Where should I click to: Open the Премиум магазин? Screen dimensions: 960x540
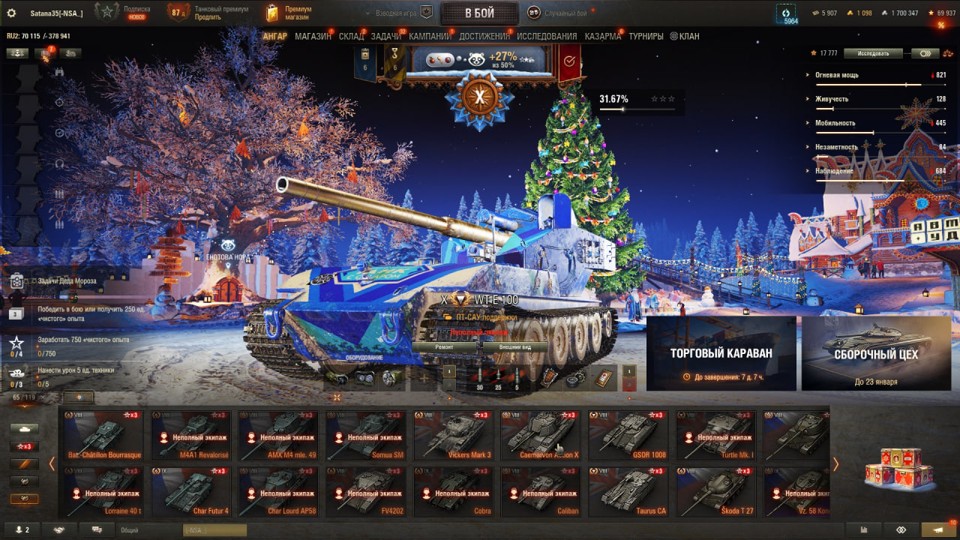pyautogui.click(x=284, y=13)
